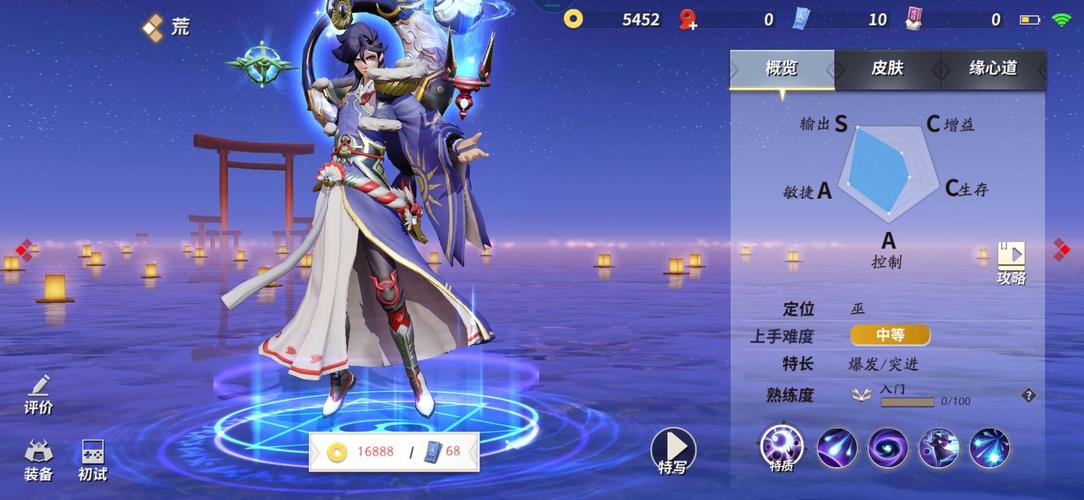View the purple vortex skill icon
The width and height of the screenshot is (1084, 500).
(x=887, y=447)
